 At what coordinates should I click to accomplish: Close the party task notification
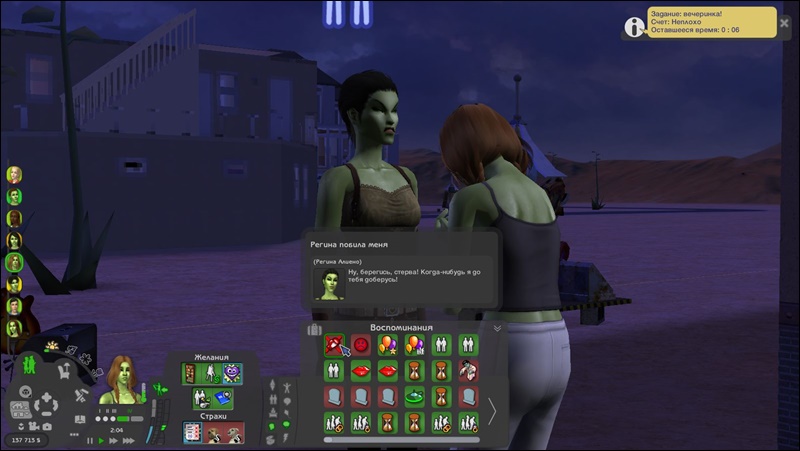click(x=784, y=22)
